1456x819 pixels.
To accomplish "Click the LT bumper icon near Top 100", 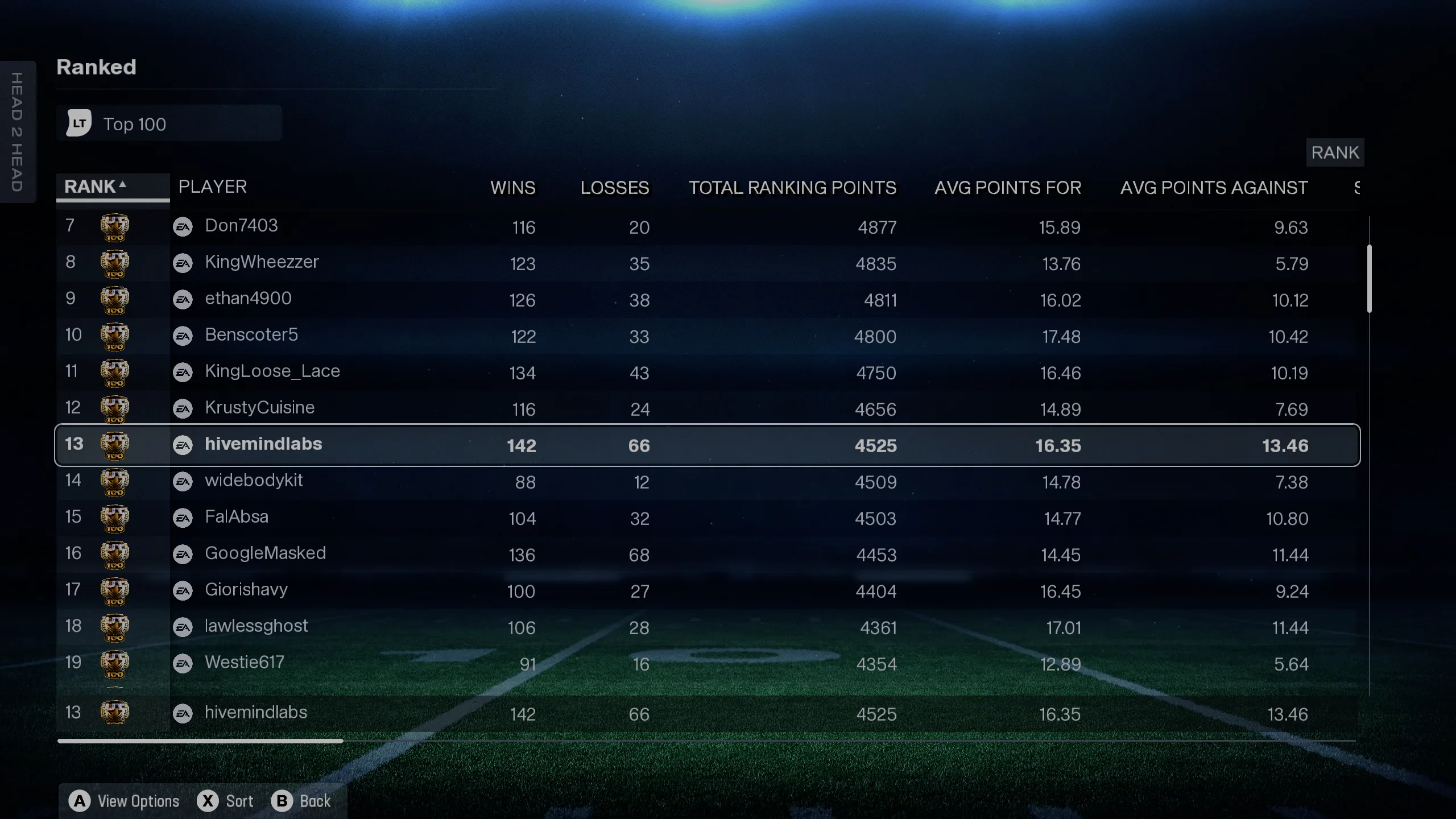I will tap(78, 123).
